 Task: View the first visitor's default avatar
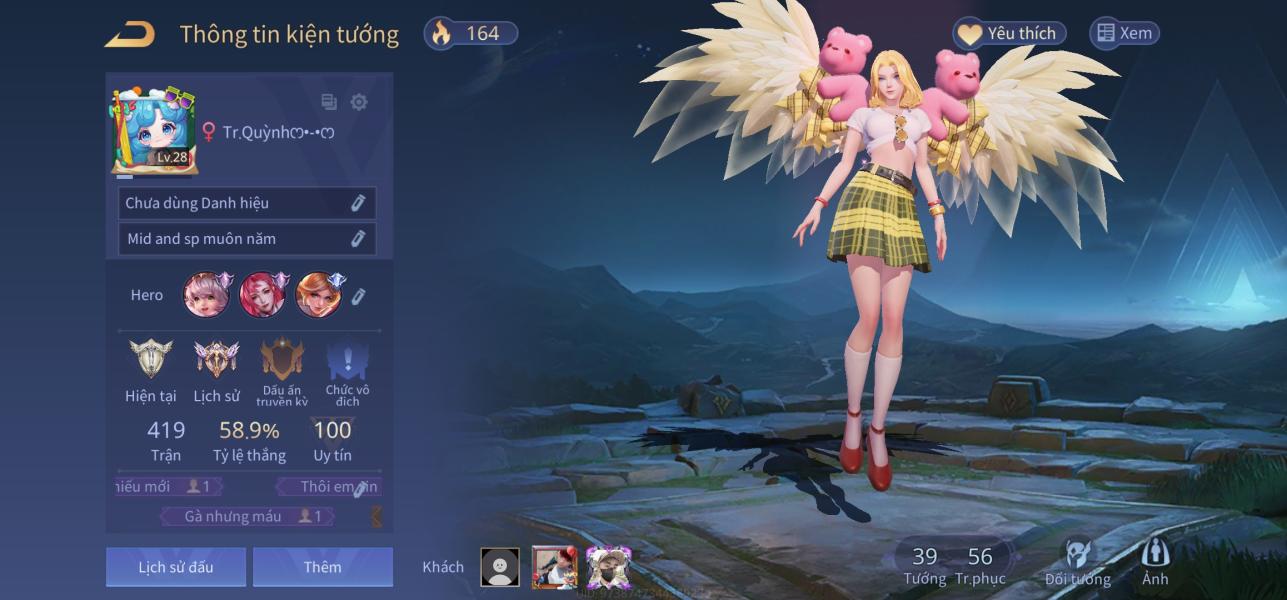coord(500,567)
